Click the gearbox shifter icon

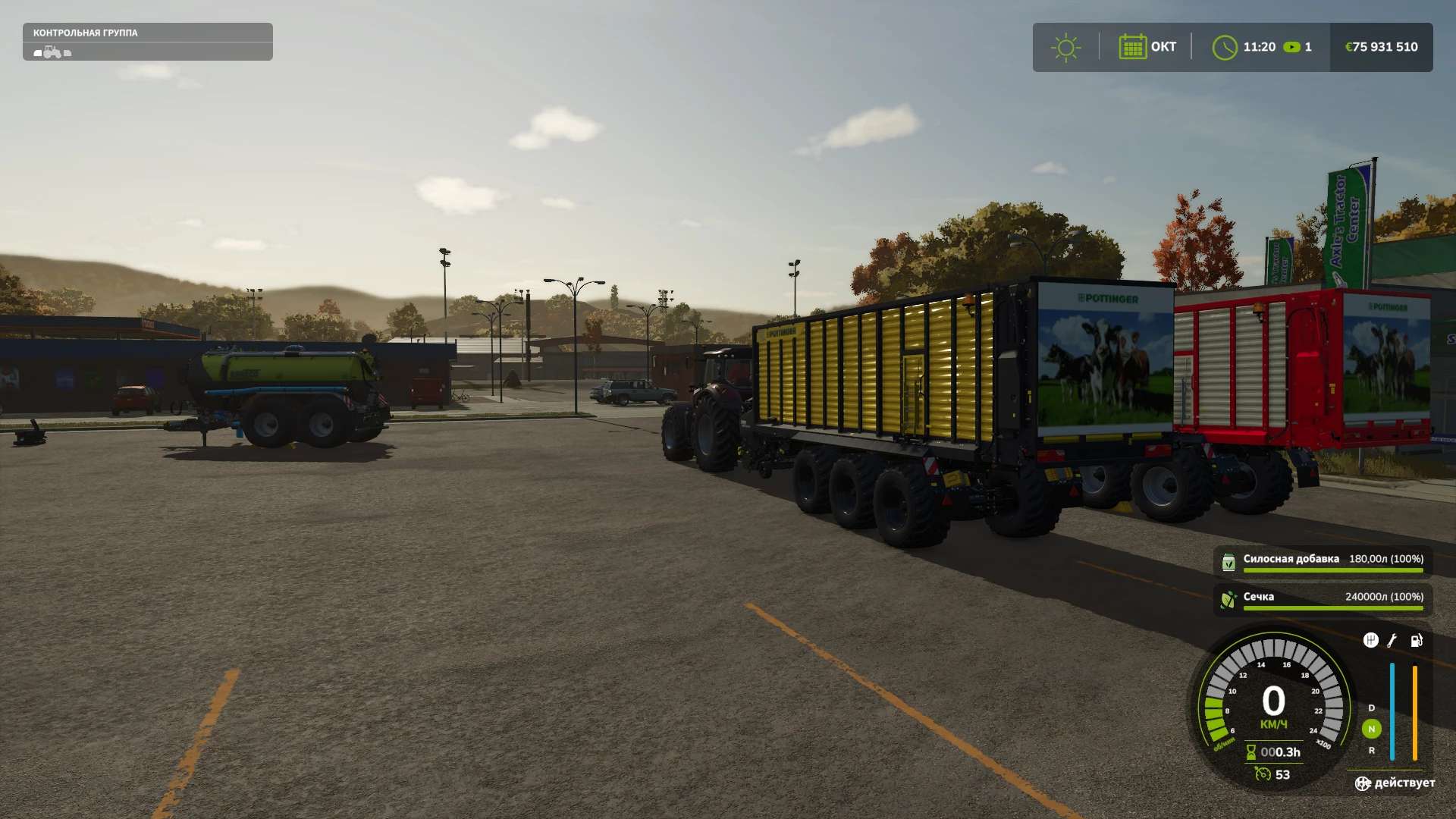pos(1370,641)
